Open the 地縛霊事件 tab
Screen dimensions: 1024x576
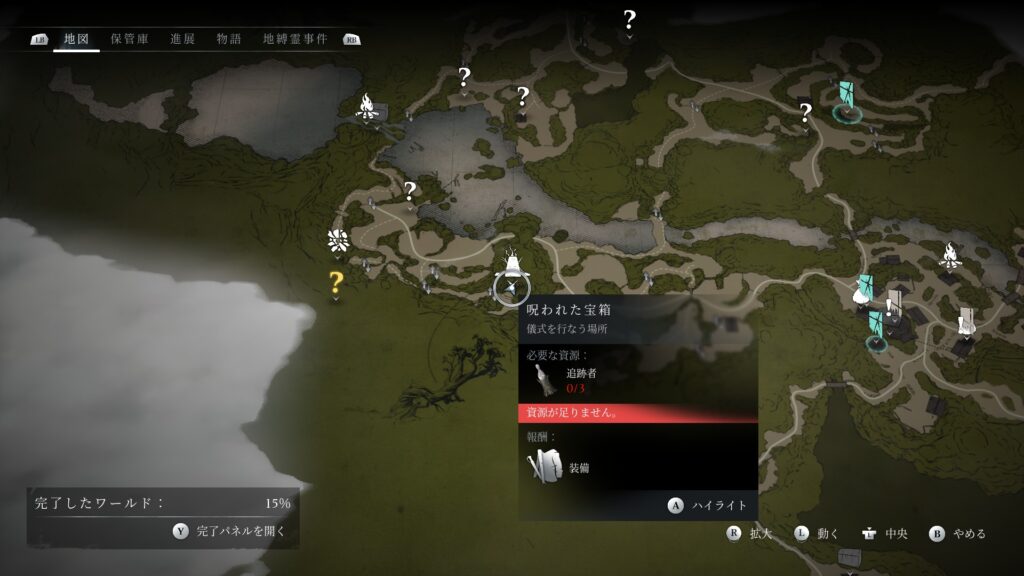point(295,39)
